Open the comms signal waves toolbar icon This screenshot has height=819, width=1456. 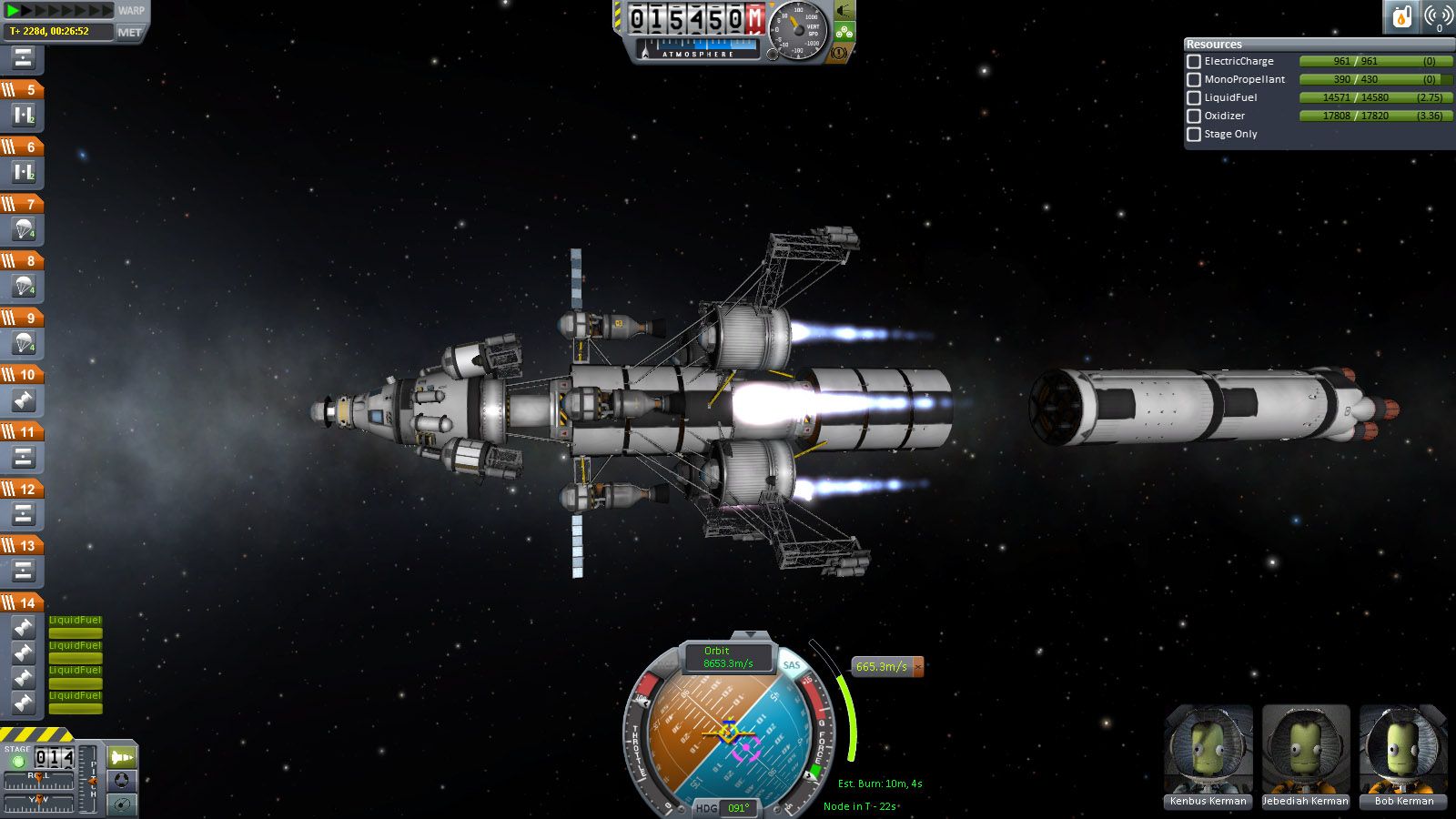(1438, 16)
